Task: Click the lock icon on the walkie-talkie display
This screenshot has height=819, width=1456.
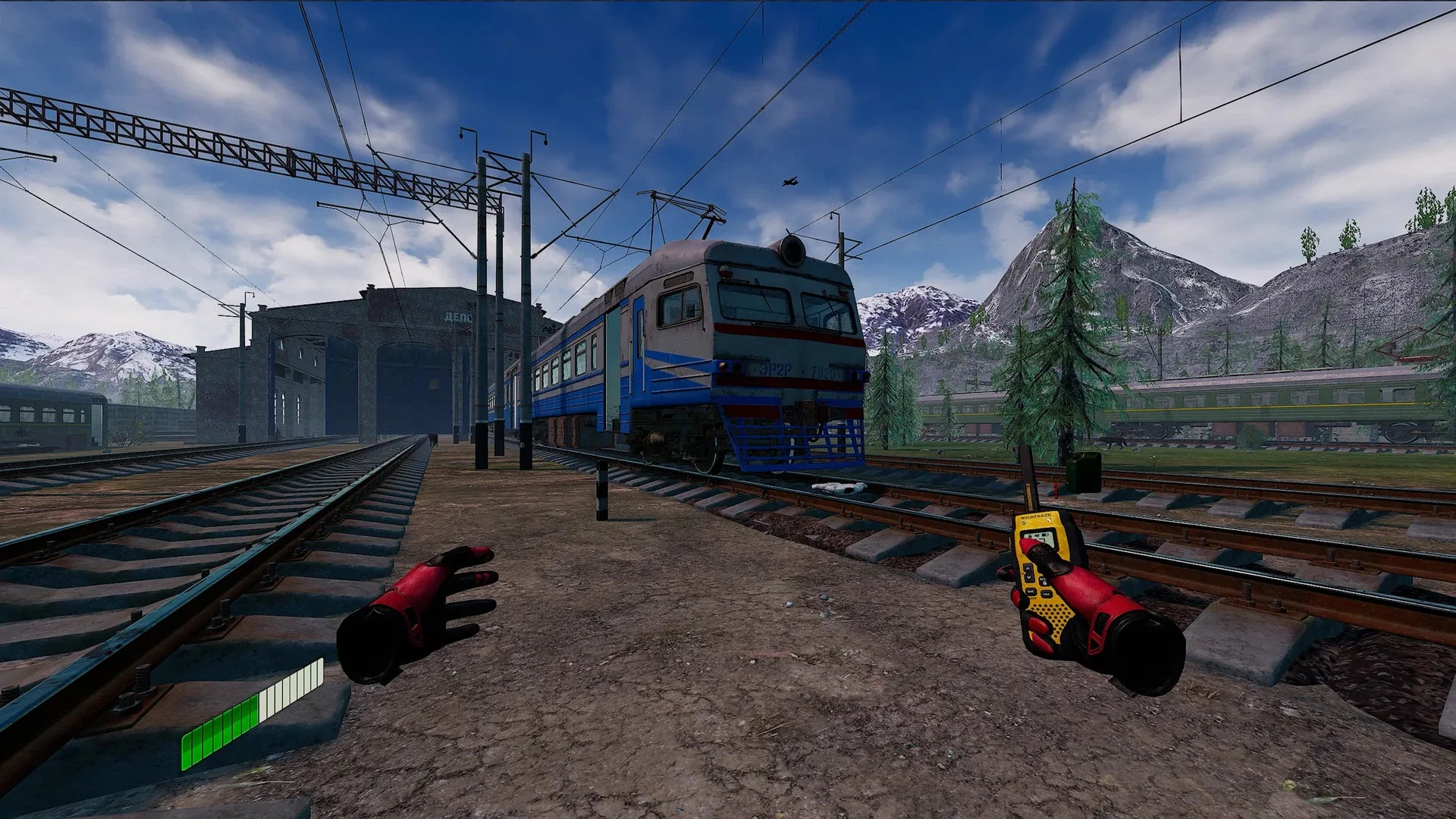Action: (1031, 535)
